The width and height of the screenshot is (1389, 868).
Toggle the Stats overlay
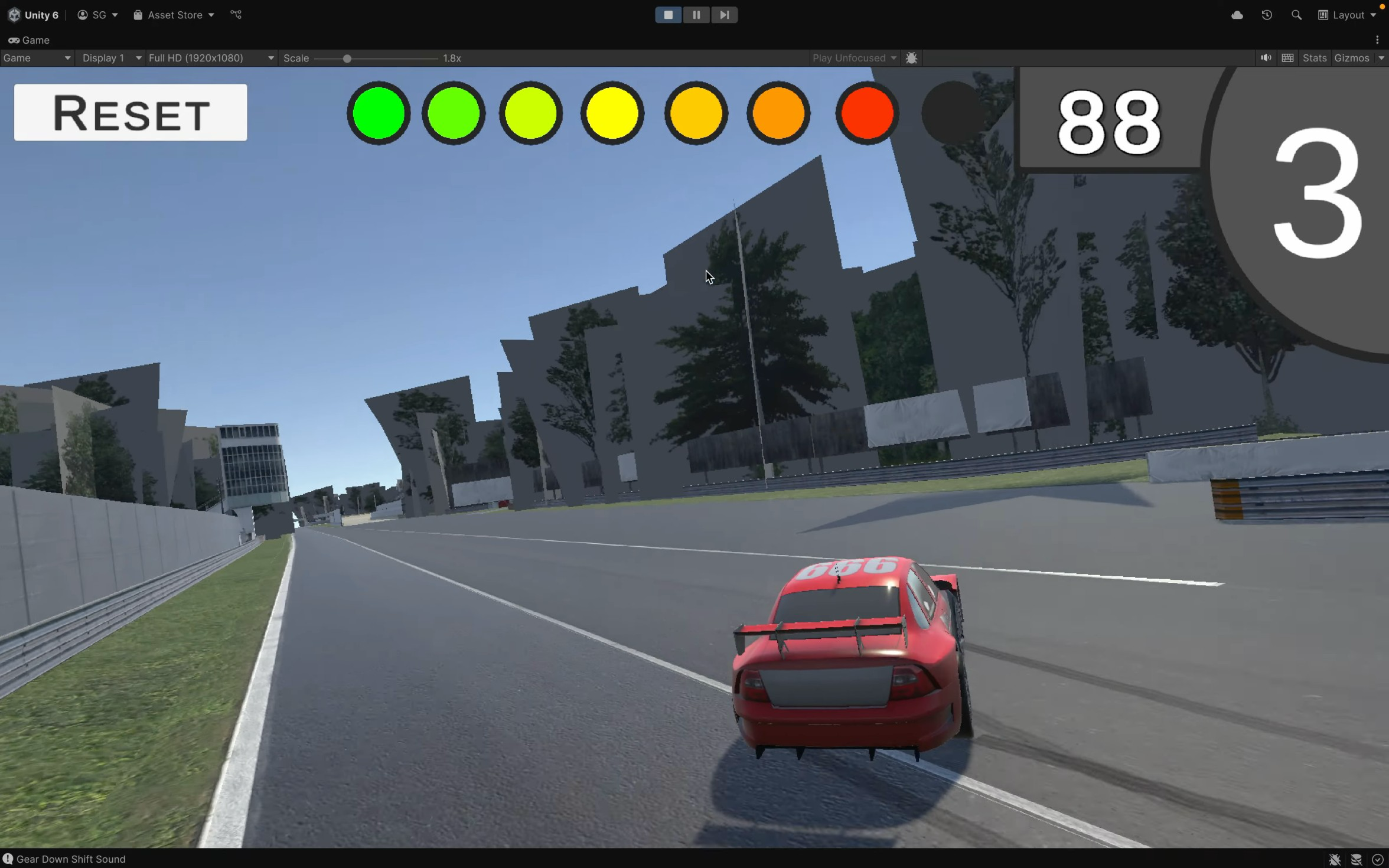pos(1315,58)
